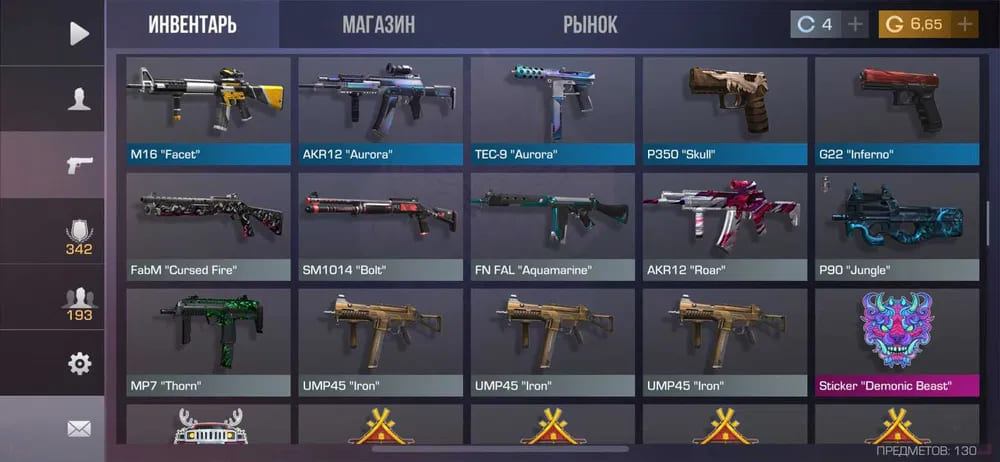Add gold using the gold plus button
Image resolution: width=1000 pixels, height=462 pixels.
point(965,24)
